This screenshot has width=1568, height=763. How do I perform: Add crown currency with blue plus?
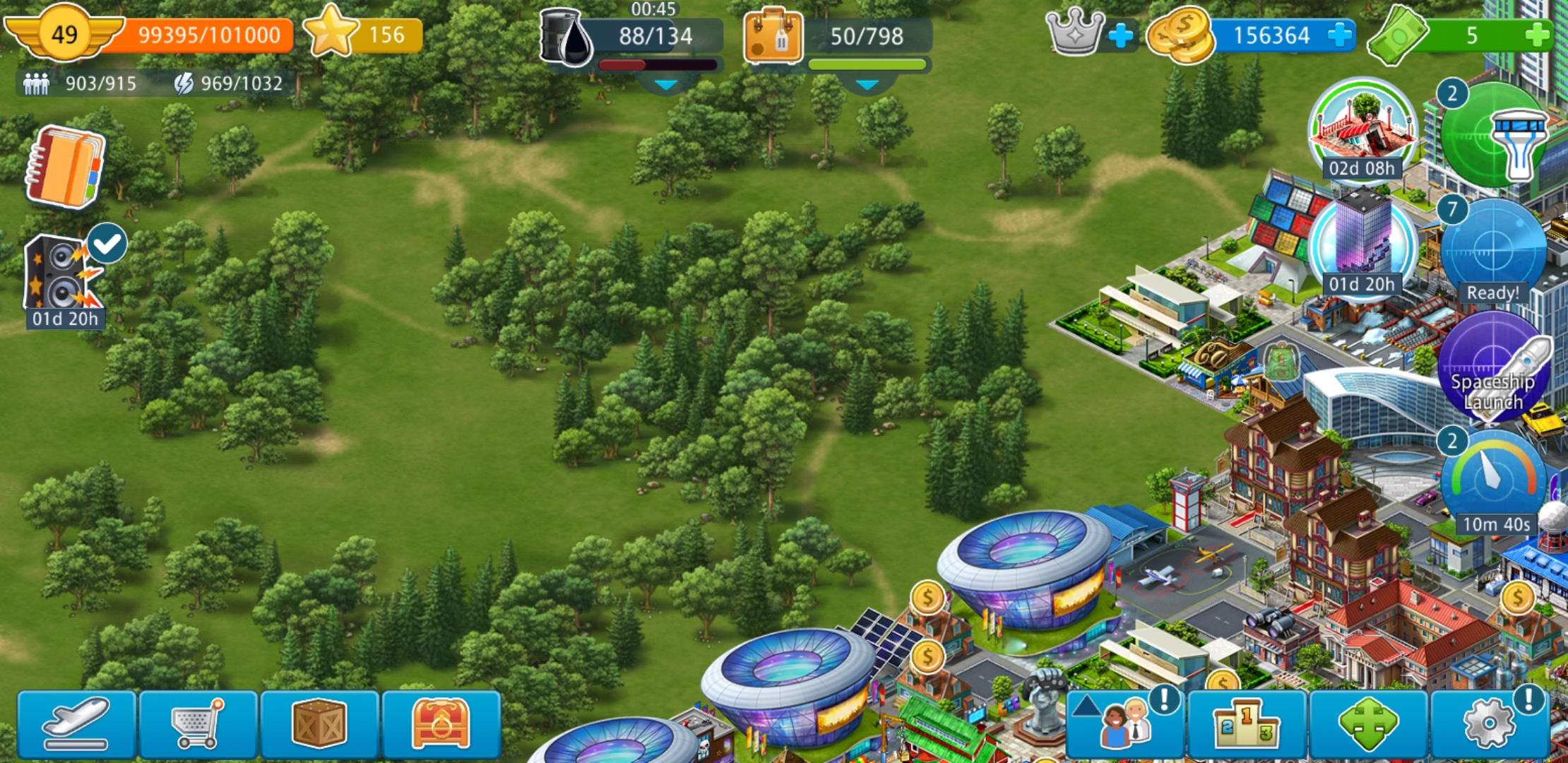coord(1120,35)
